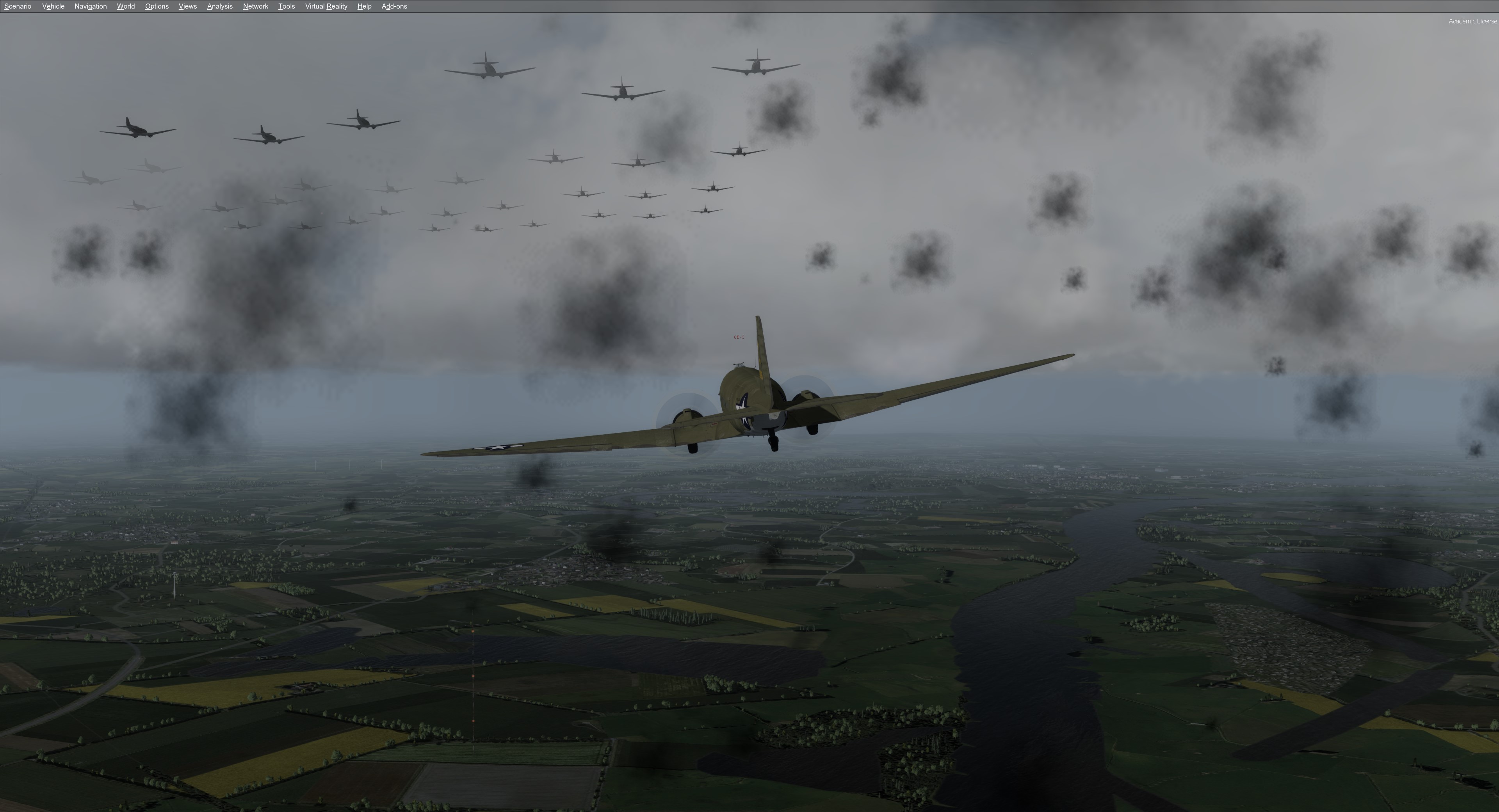Open the Options menu
Screen dimensions: 1499x812
coord(157,6)
